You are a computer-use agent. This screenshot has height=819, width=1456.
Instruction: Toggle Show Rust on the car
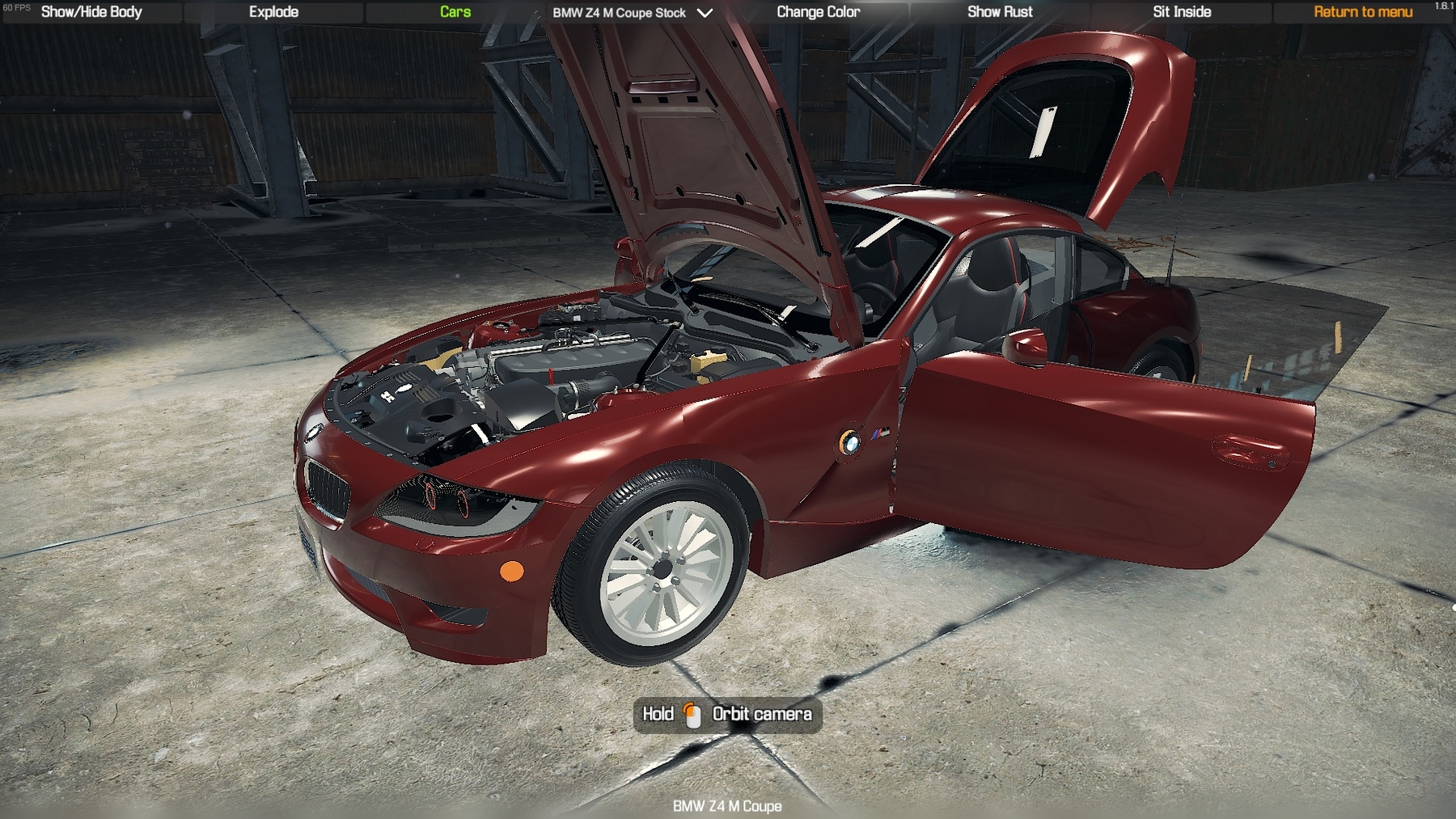coord(1000,12)
